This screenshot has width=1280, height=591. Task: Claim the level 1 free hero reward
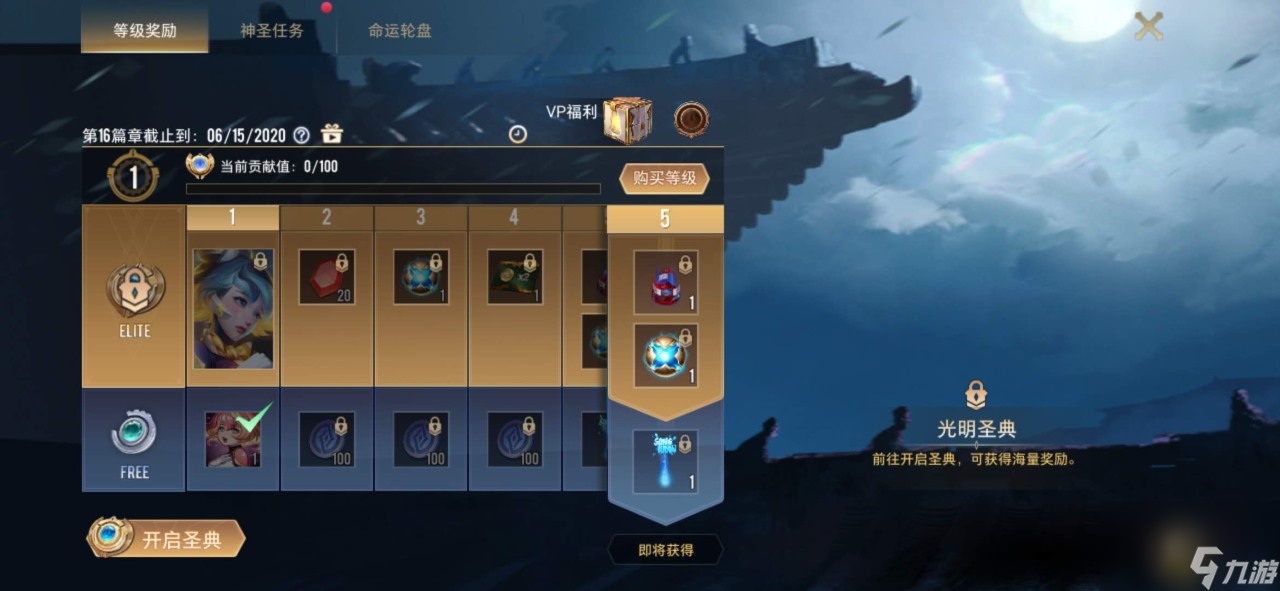[233, 440]
